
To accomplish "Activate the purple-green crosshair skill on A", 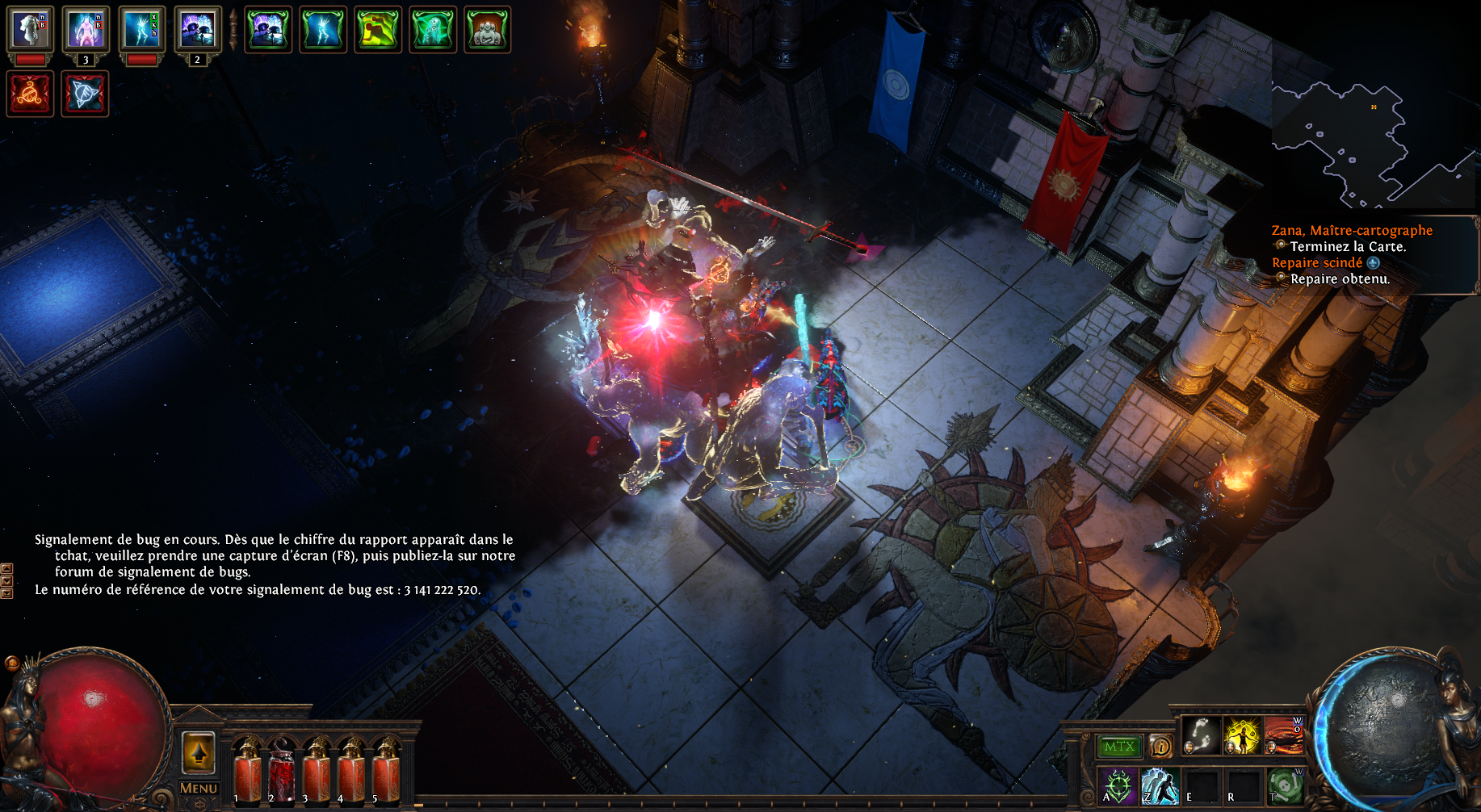I will (x=1118, y=785).
